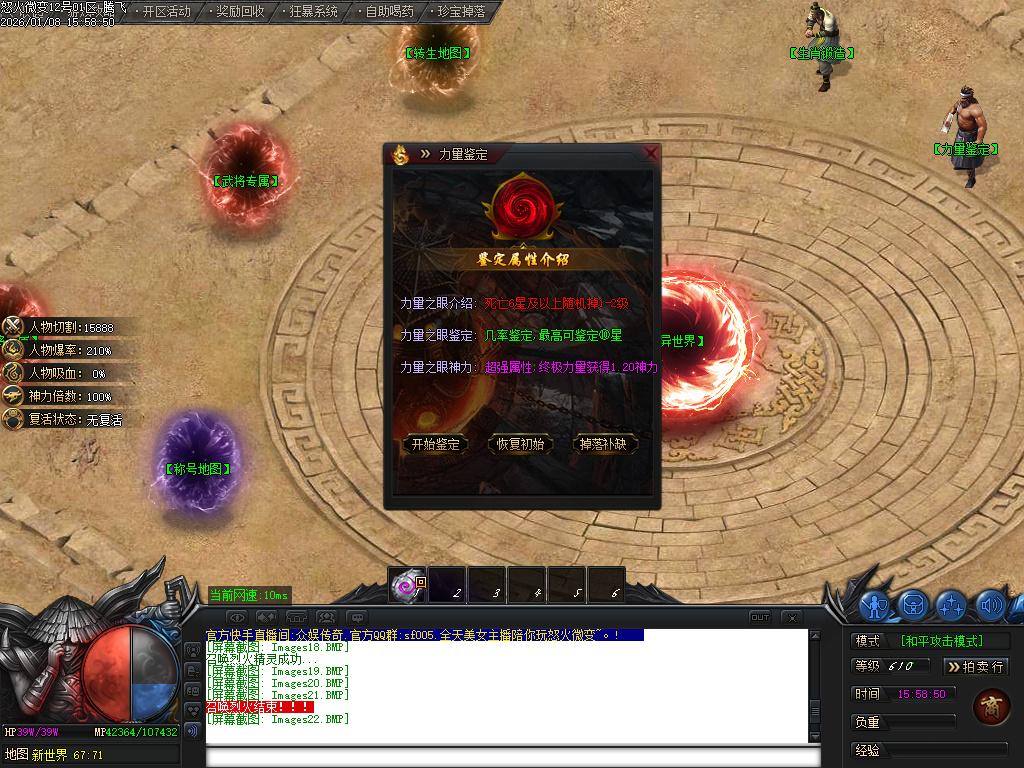Select the purple swirl item in hotbar slot one
The height and width of the screenshot is (768, 1024).
click(x=407, y=586)
